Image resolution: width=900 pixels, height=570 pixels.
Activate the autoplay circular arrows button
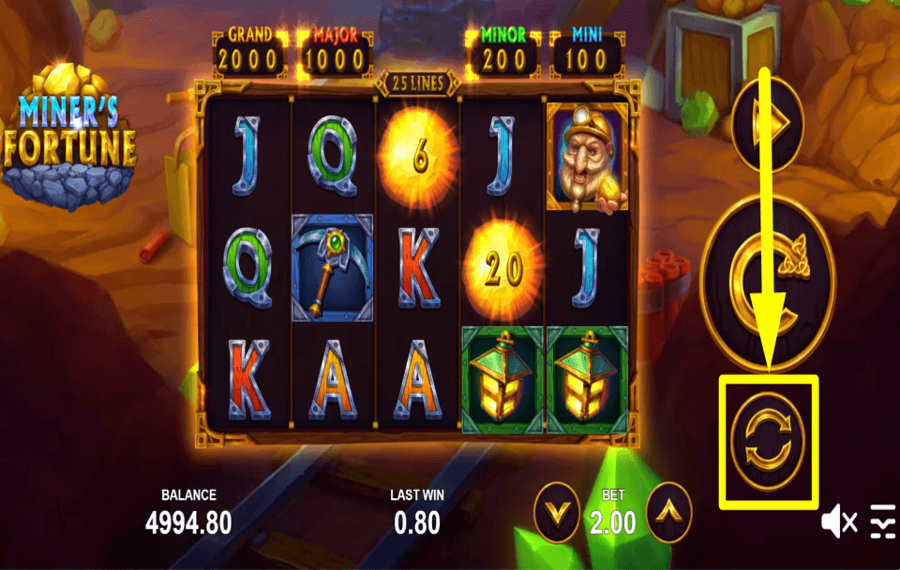pyautogui.click(x=768, y=439)
